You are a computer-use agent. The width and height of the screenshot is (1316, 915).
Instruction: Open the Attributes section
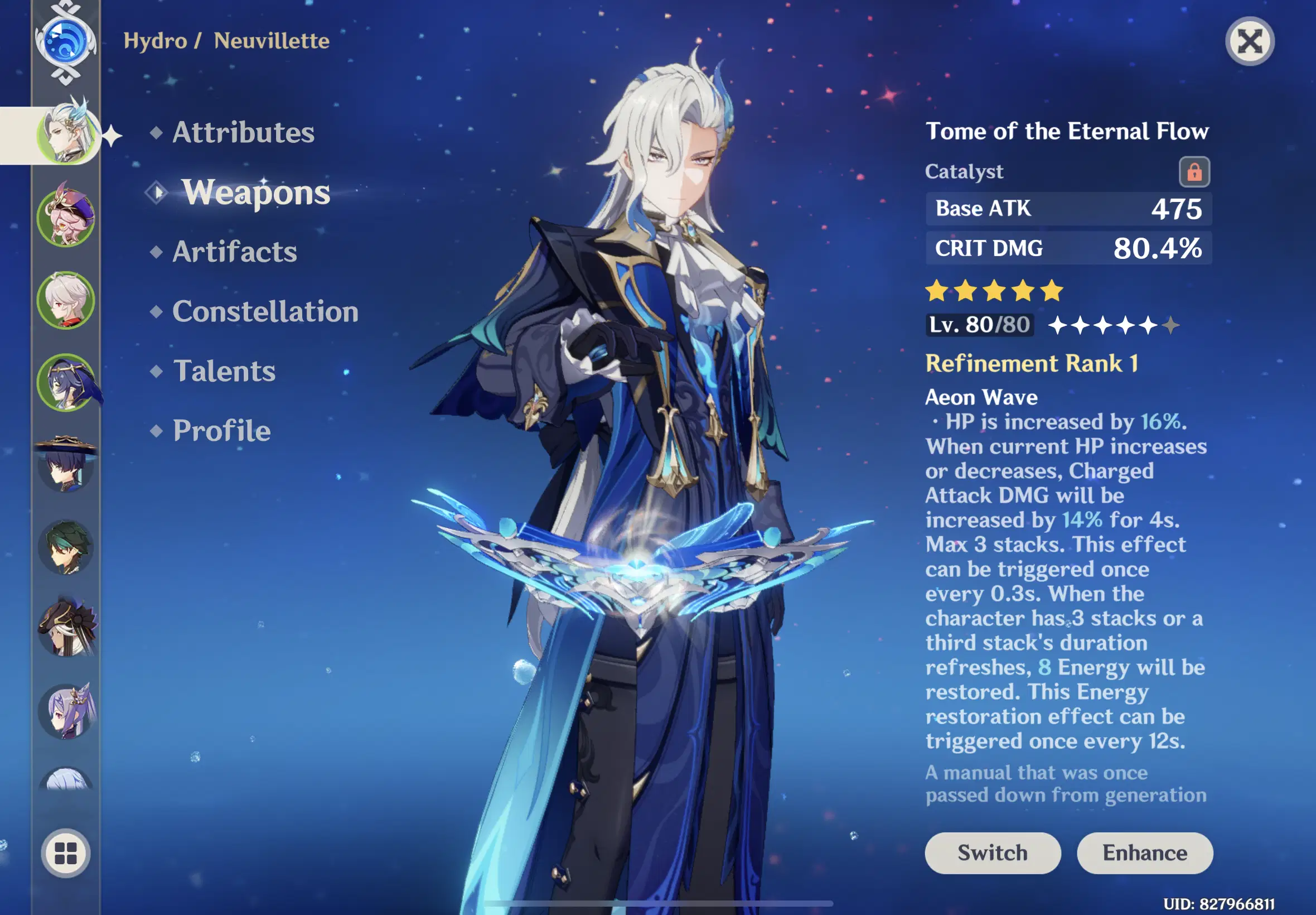(243, 132)
